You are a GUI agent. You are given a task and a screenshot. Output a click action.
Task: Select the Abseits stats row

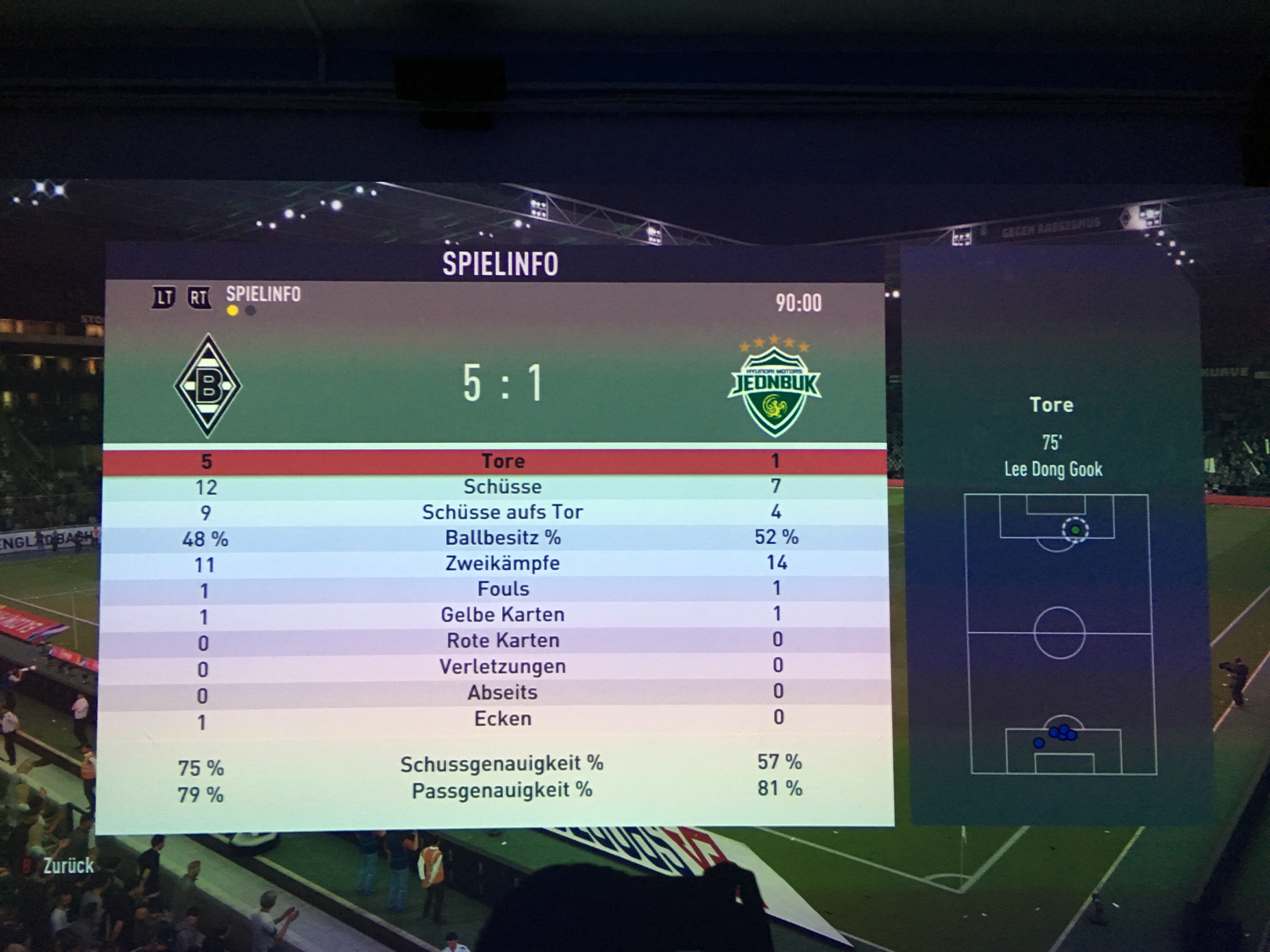point(502,692)
